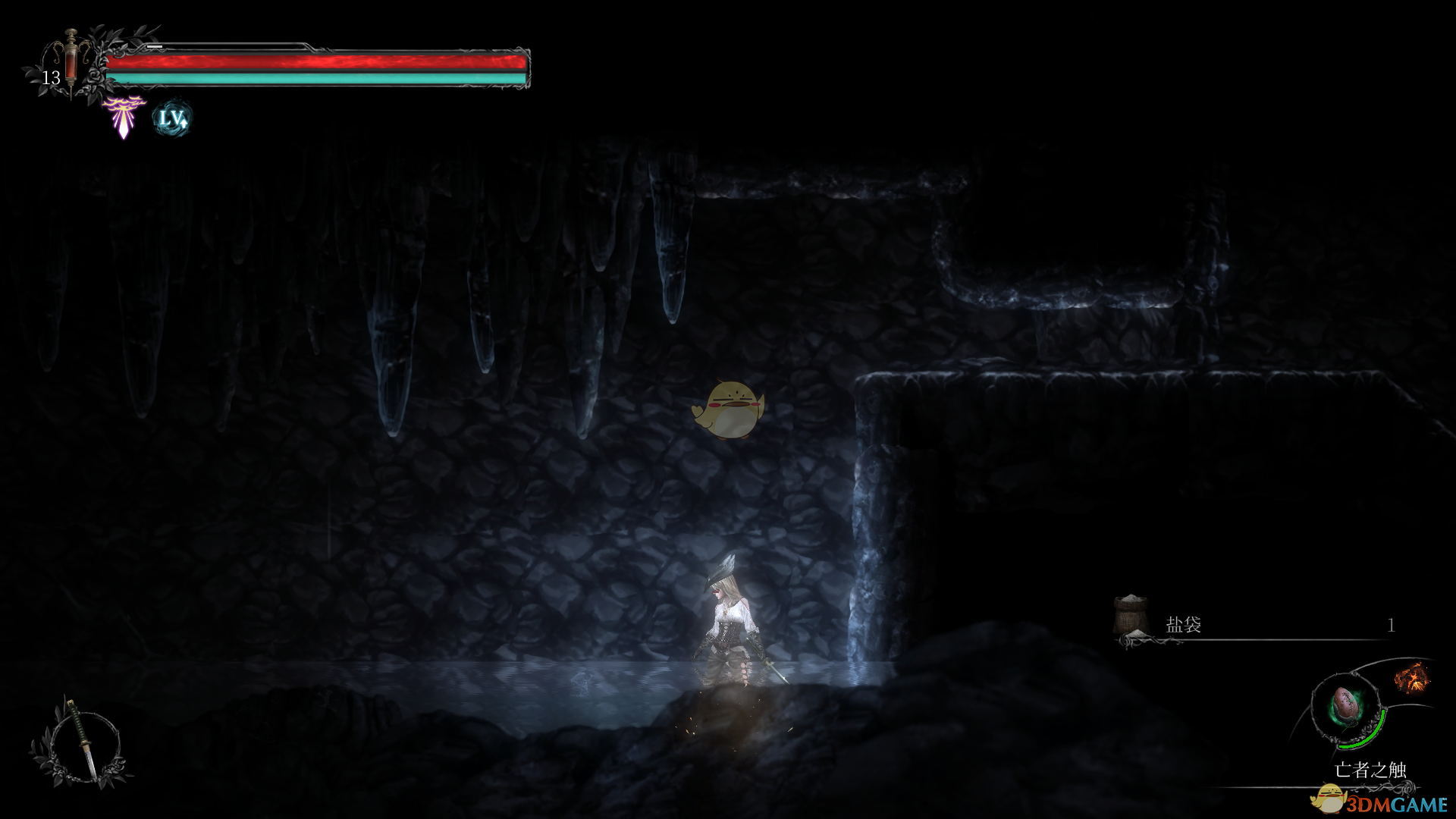Select the equipped katana weapon slot
Screen dimensions: 1456x819
(80, 741)
